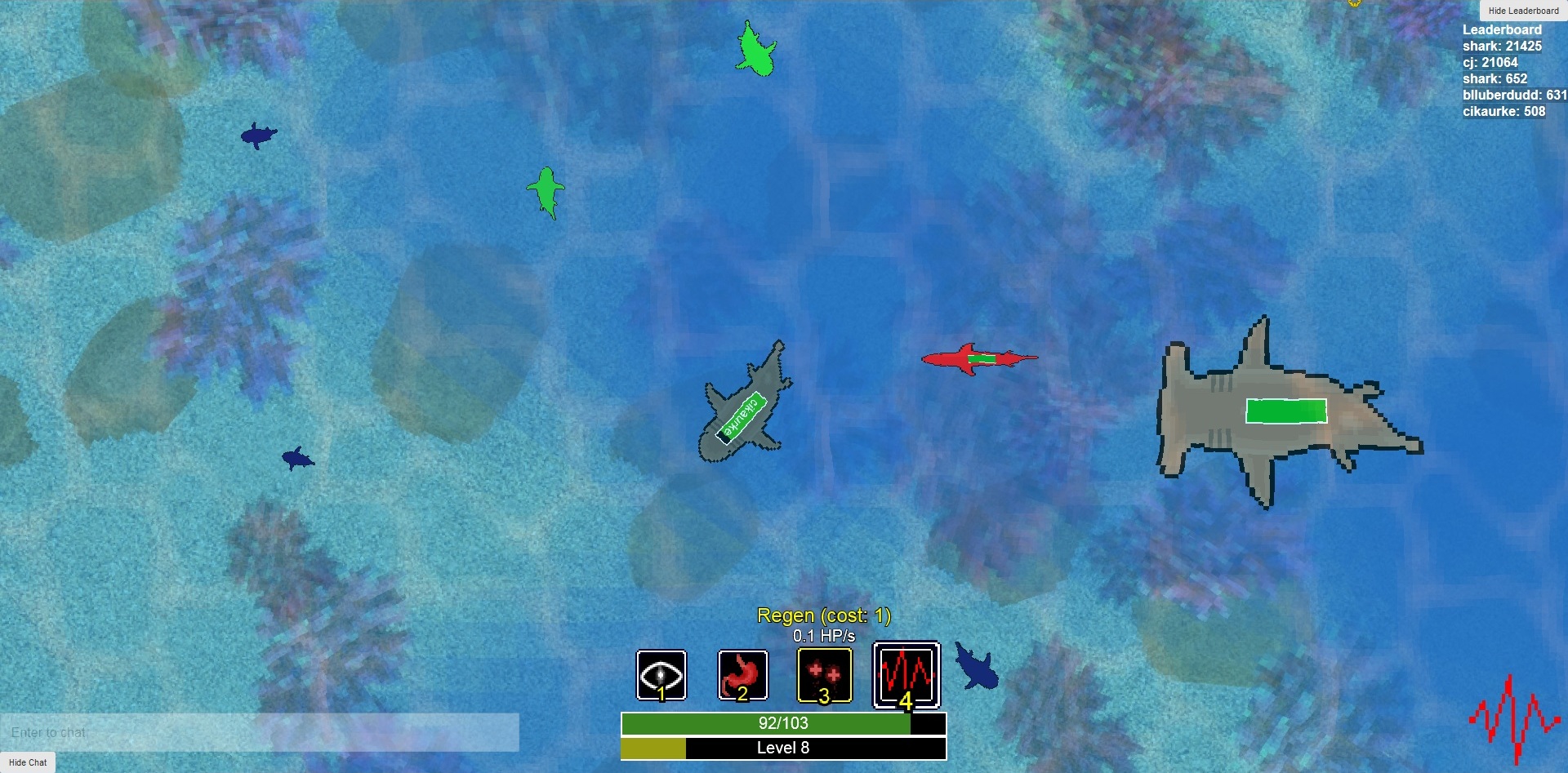The height and width of the screenshot is (773, 1568).
Task: Select the stomach upgrade icon
Action: pos(742,675)
